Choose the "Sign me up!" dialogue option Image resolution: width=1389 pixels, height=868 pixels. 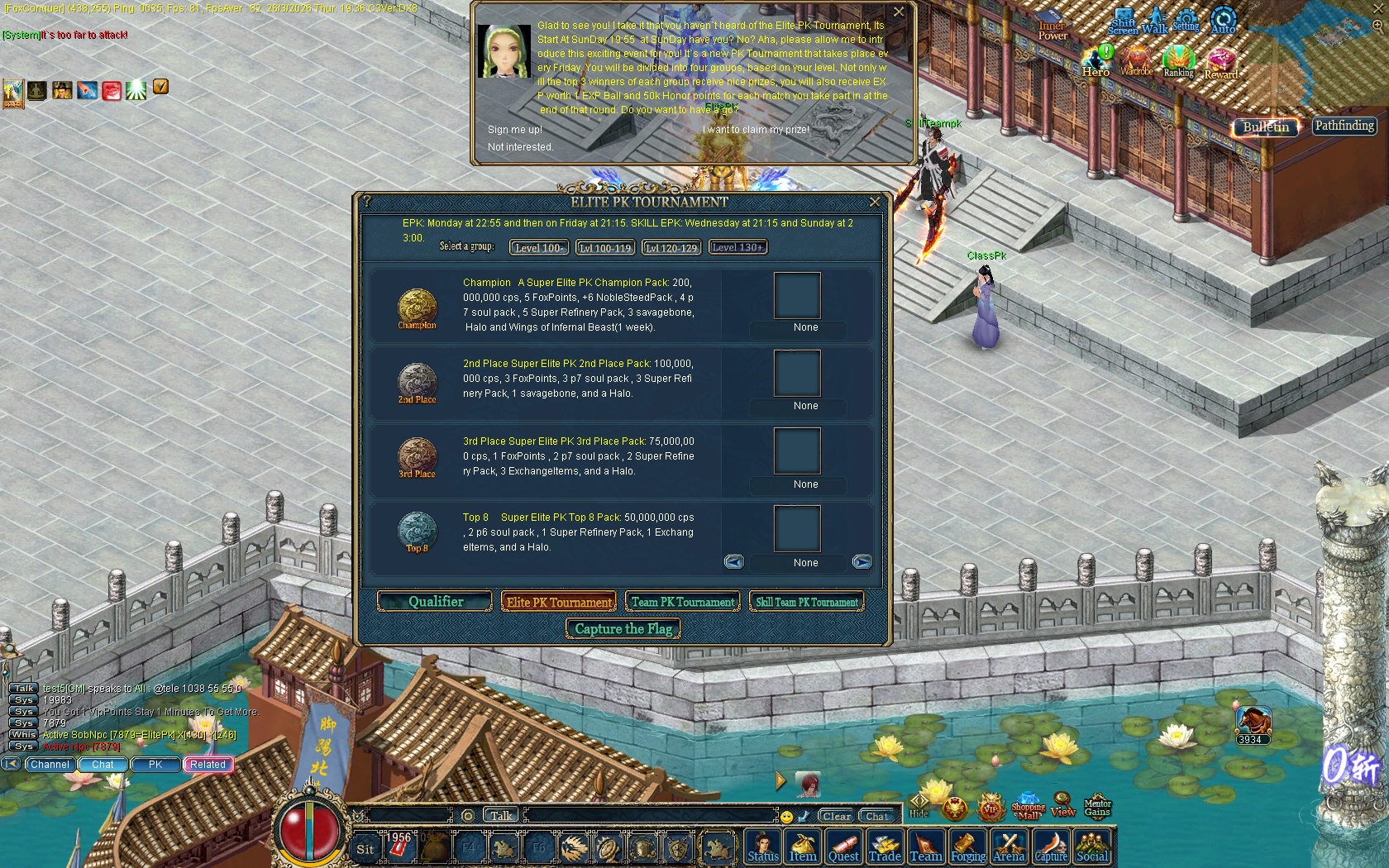coord(515,130)
